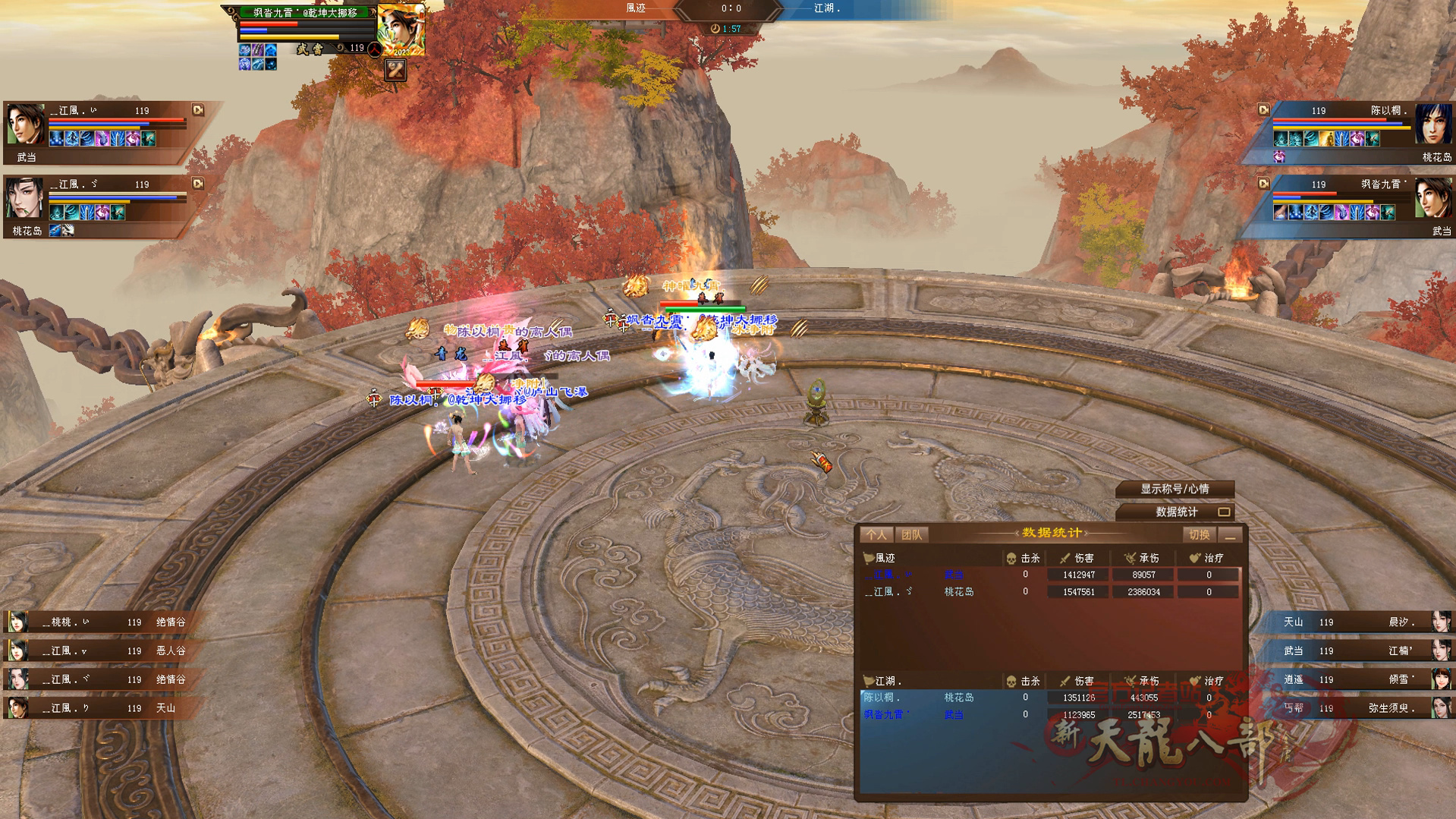Select 晨汐 in the right roster
Image resolution: width=1456 pixels, height=819 pixels.
tap(1358, 622)
